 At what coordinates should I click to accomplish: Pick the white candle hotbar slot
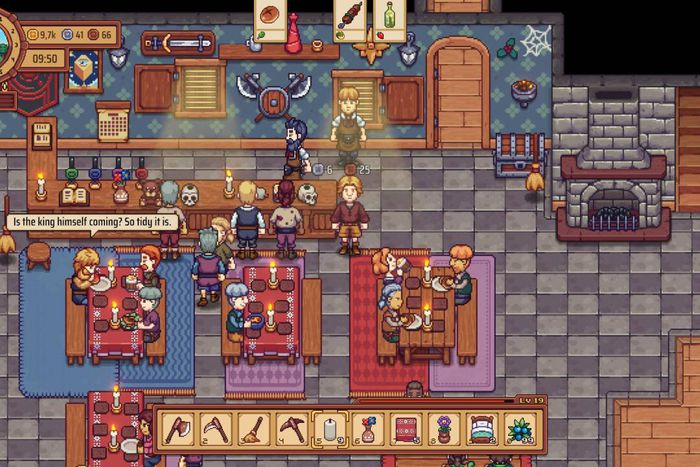click(x=330, y=430)
